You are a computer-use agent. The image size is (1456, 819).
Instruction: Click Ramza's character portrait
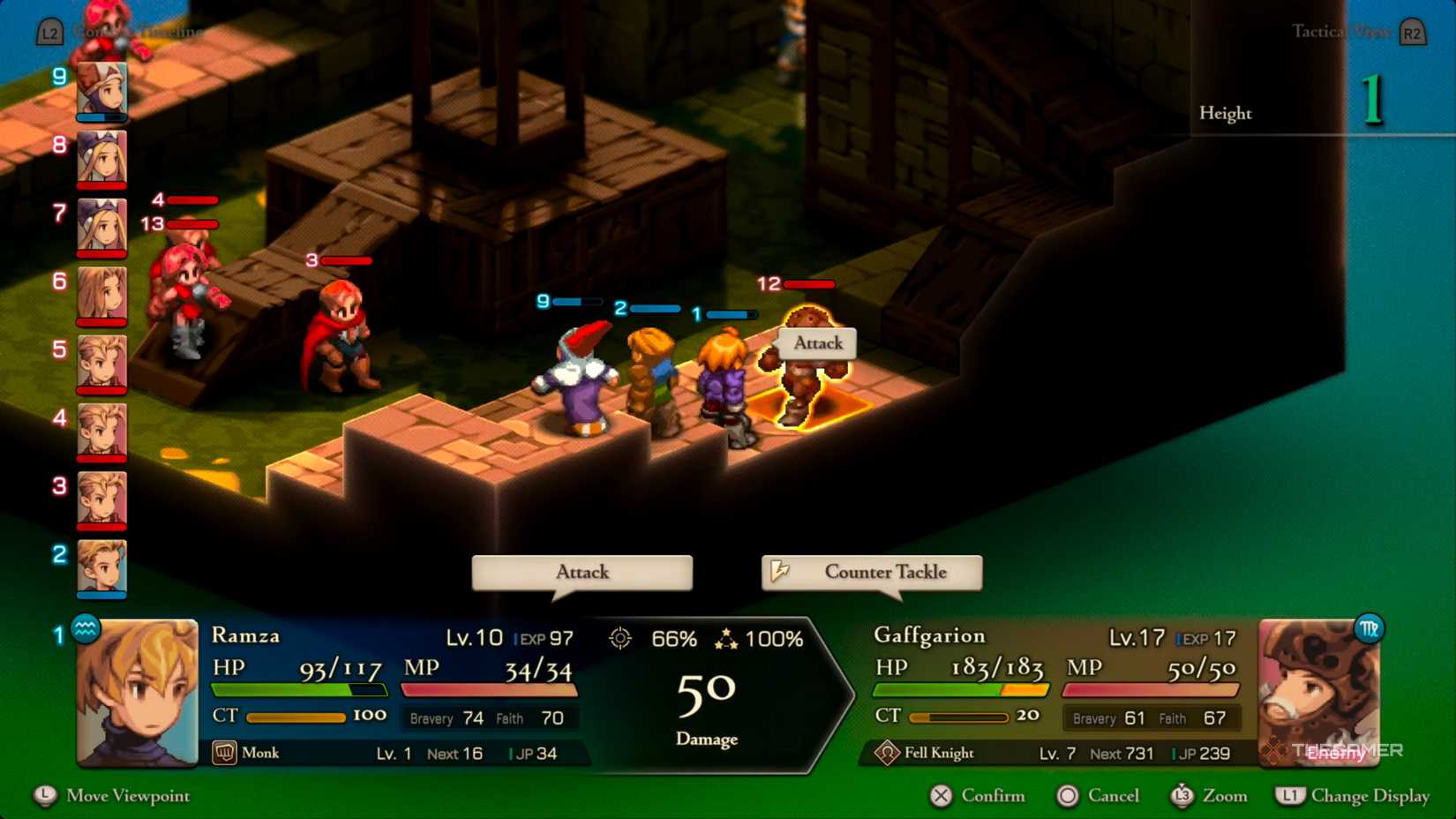[x=138, y=693]
